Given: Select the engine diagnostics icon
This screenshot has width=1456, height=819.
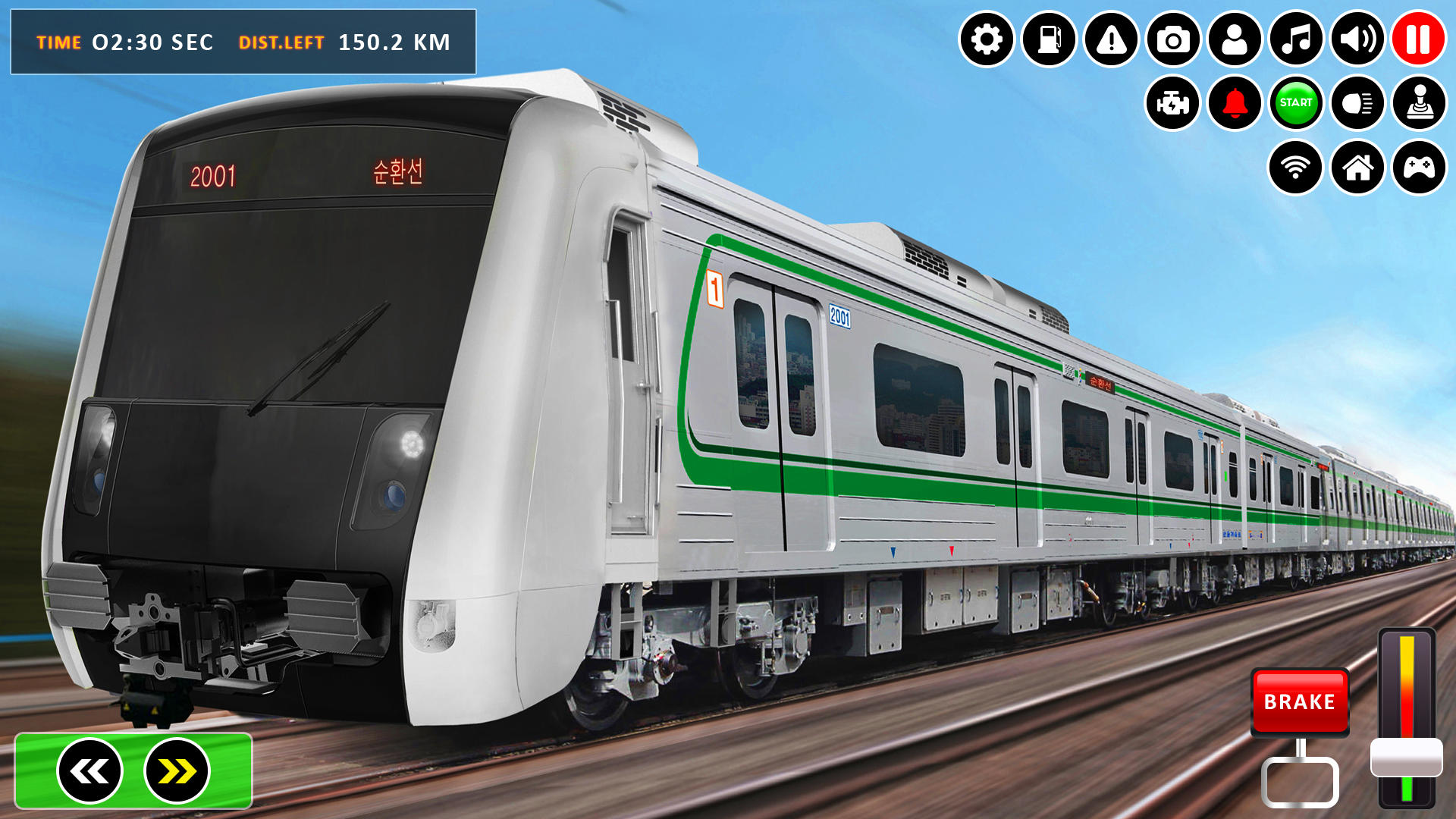Looking at the screenshot, I should click(x=1172, y=104).
